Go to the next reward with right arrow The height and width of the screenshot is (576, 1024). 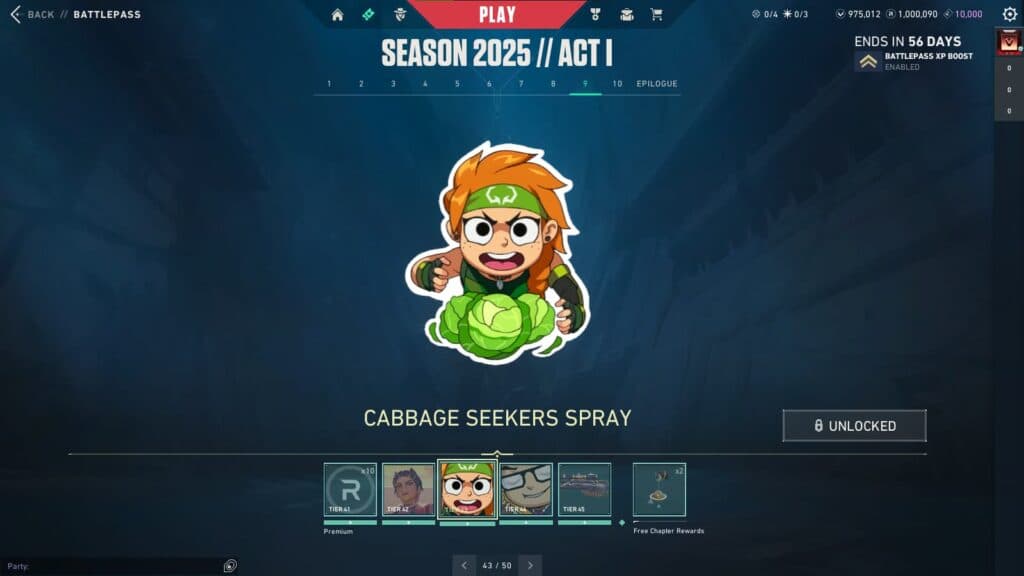[x=530, y=565]
